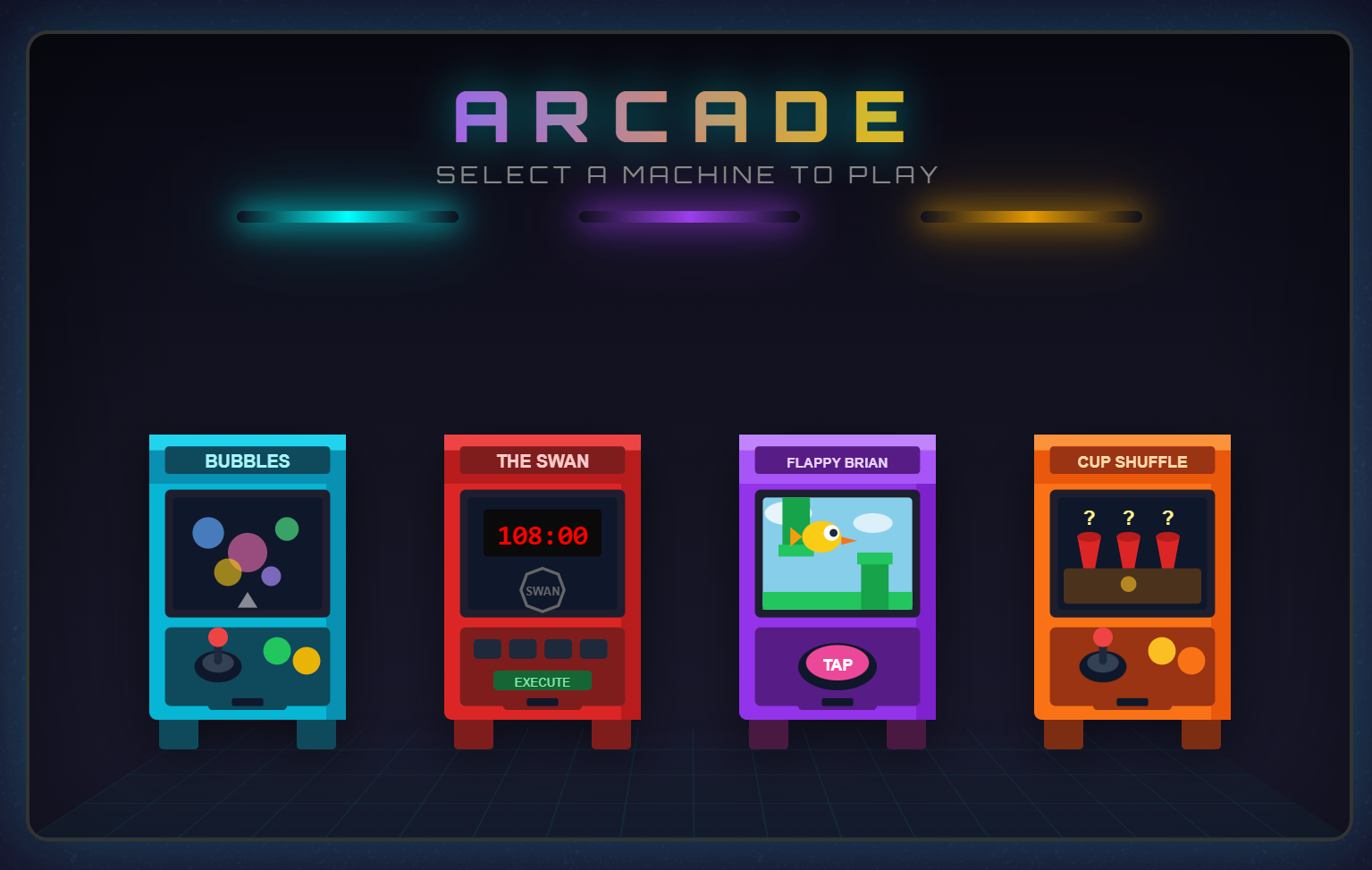1372x870 pixels.
Task: Toggle the first keypad key on The Swan
Action: pos(488,646)
